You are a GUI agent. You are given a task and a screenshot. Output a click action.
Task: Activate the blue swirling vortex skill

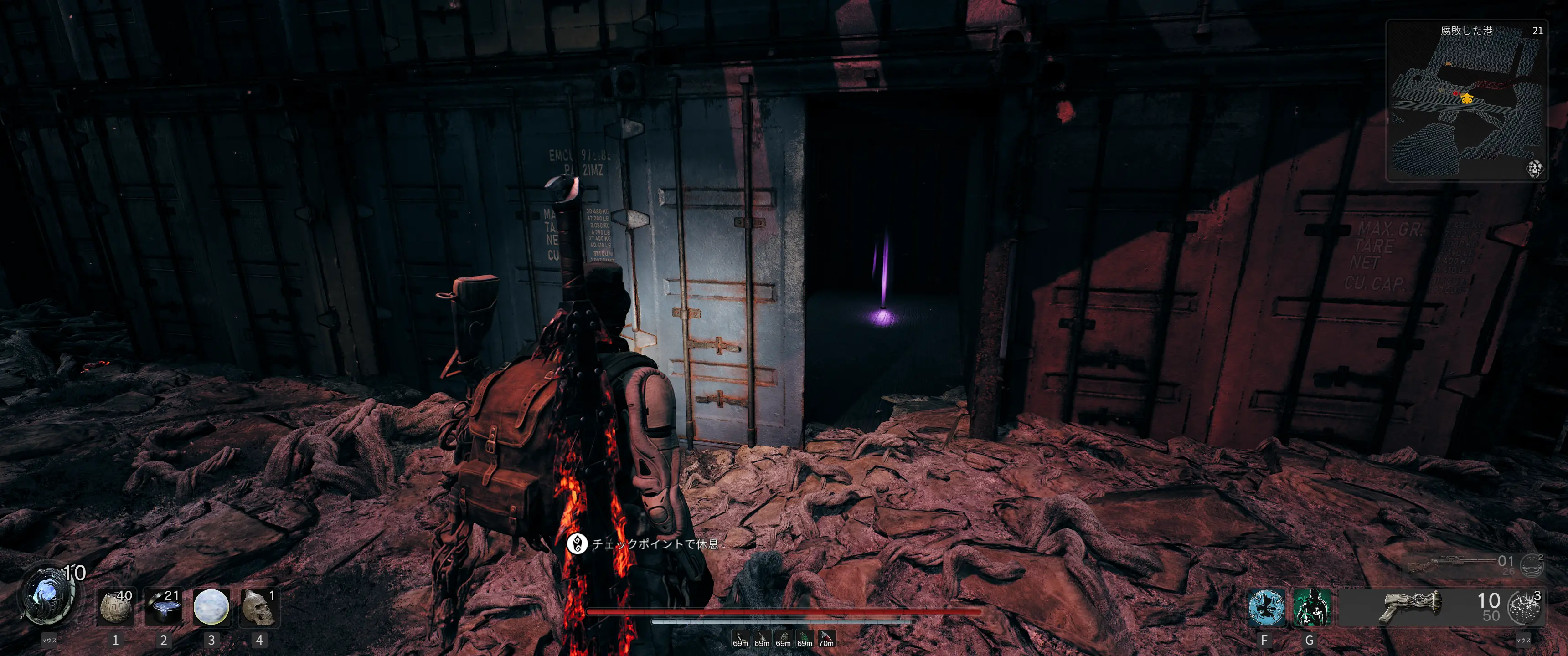(x=1266, y=607)
